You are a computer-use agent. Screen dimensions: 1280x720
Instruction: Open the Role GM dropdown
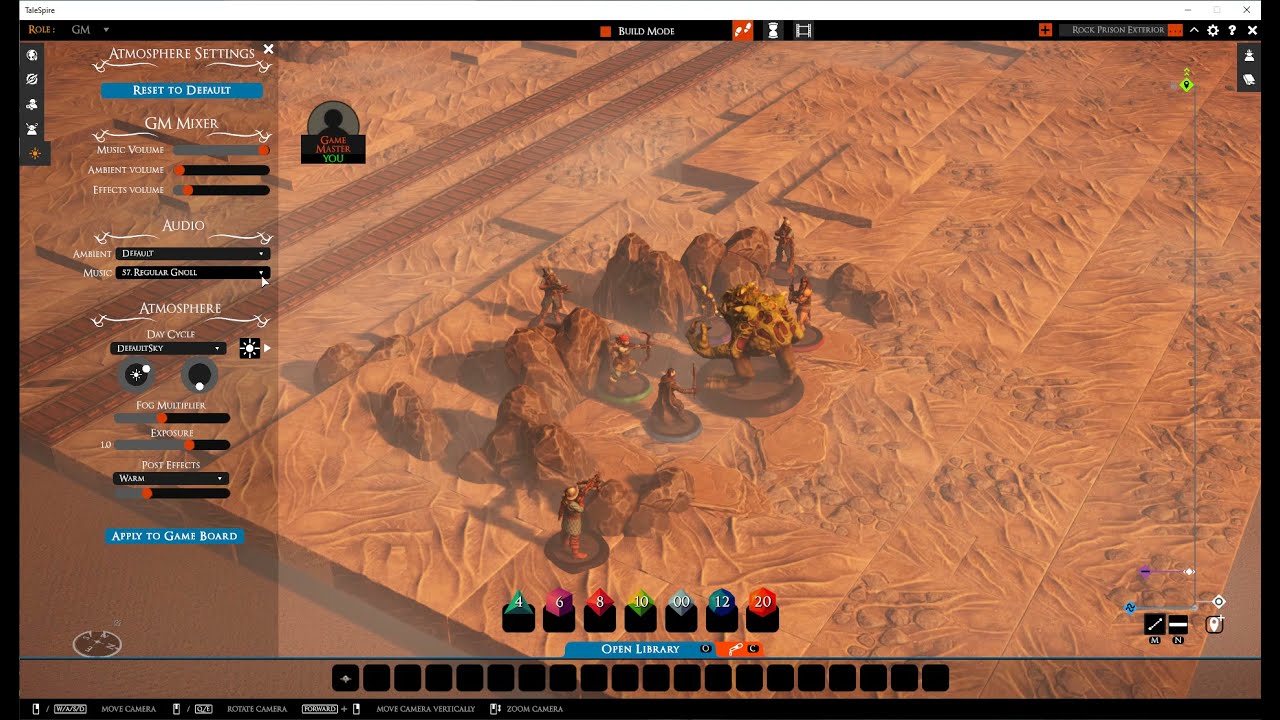90,30
